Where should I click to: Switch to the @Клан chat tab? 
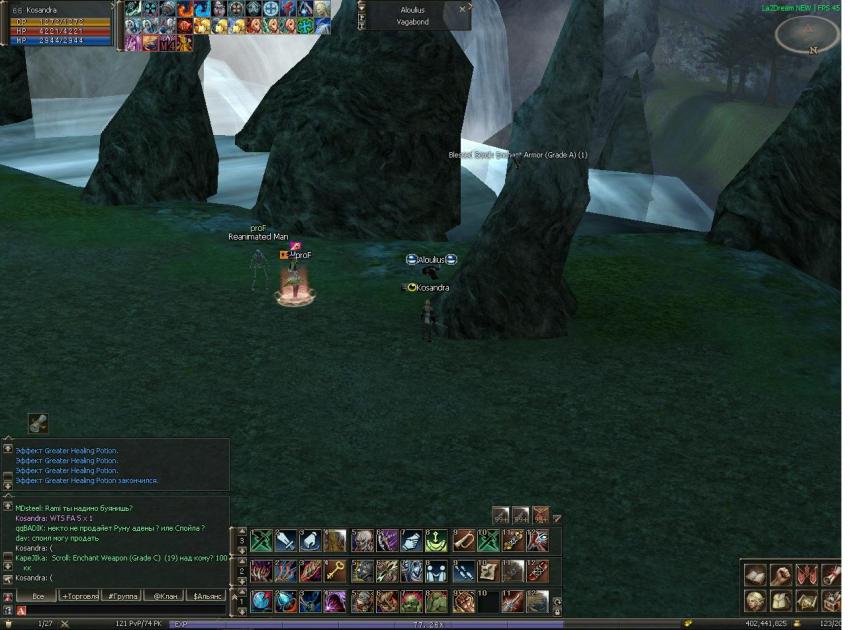tap(165, 596)
